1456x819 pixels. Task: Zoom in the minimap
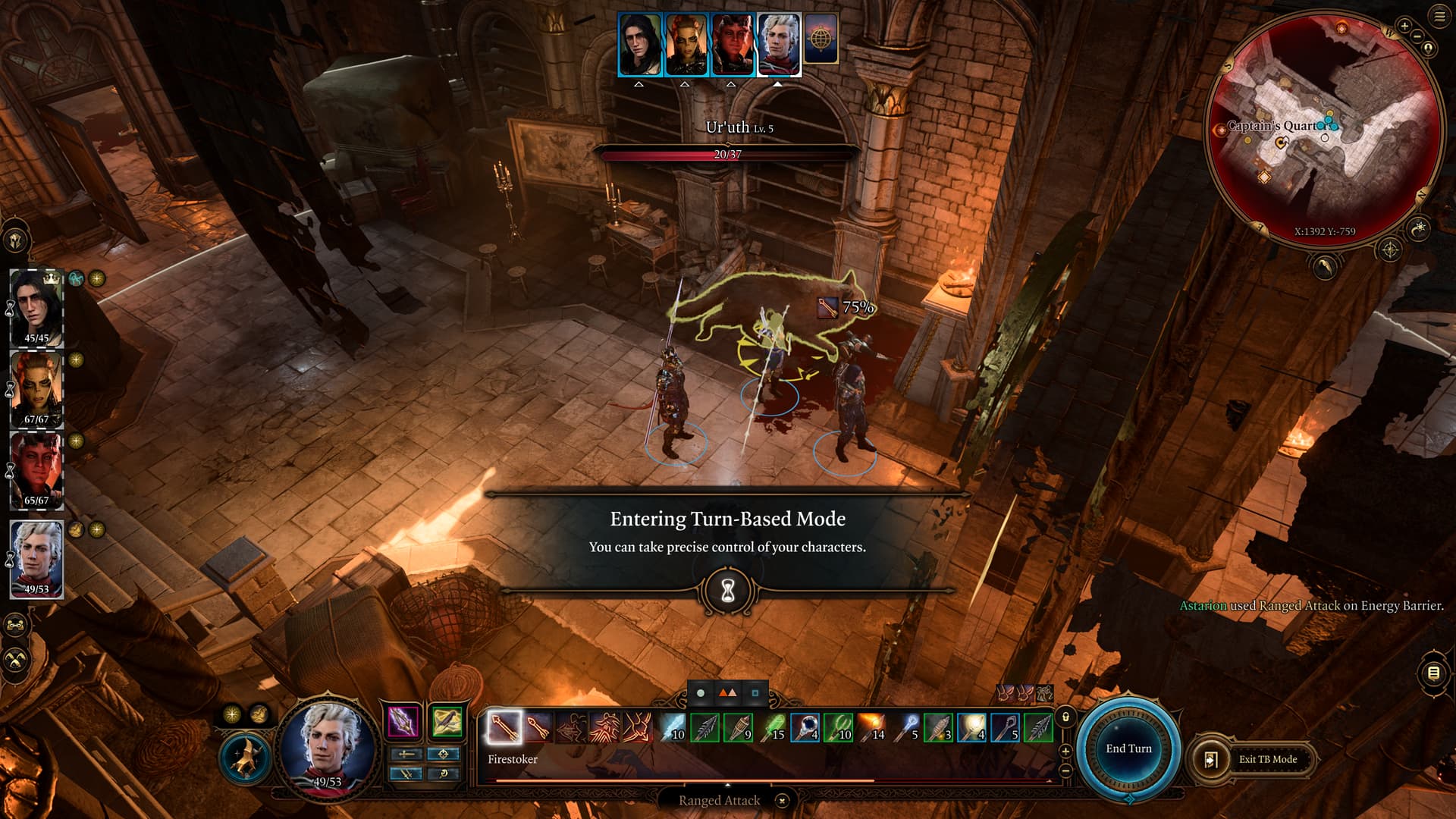1404,27
